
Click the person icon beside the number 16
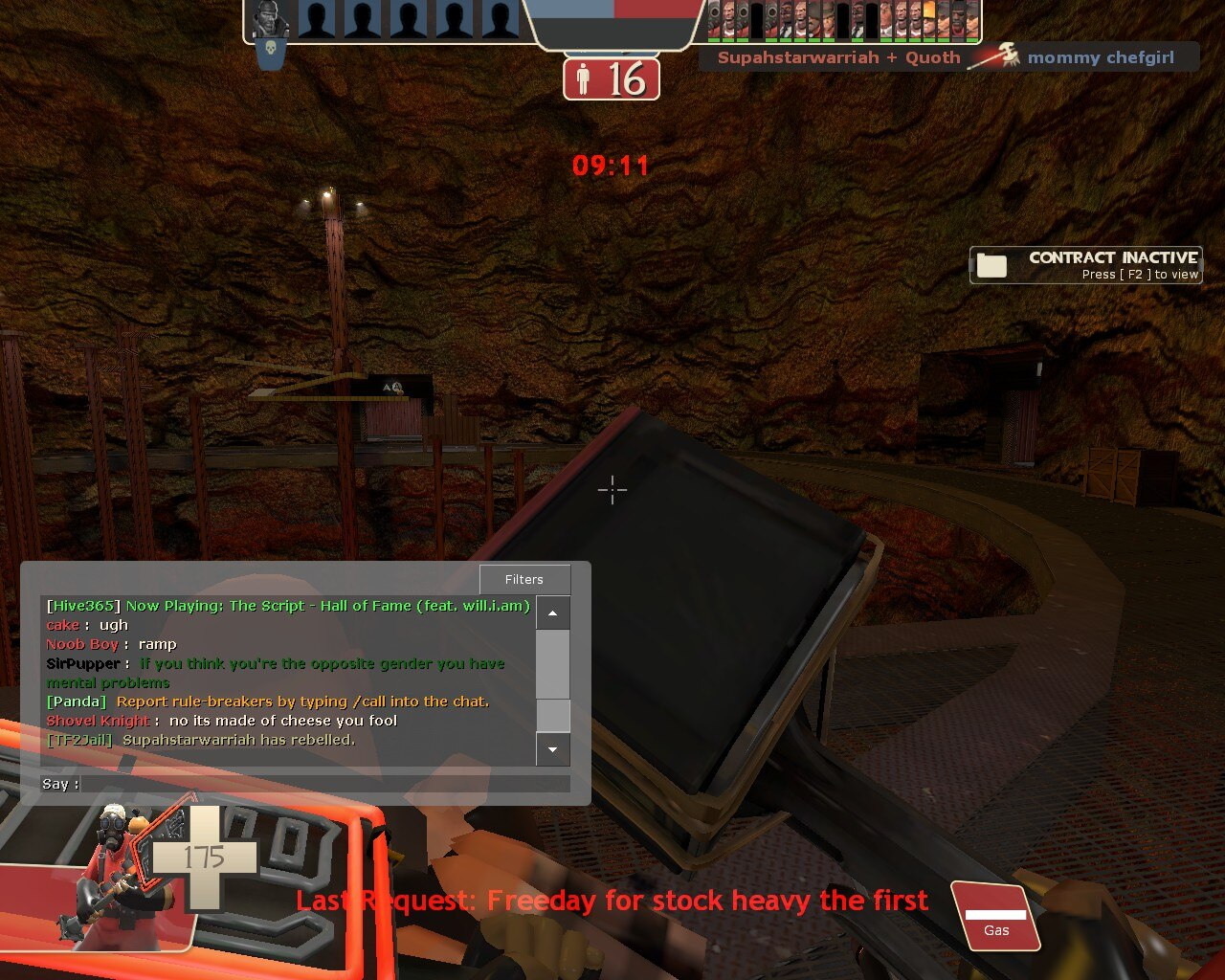583,78
